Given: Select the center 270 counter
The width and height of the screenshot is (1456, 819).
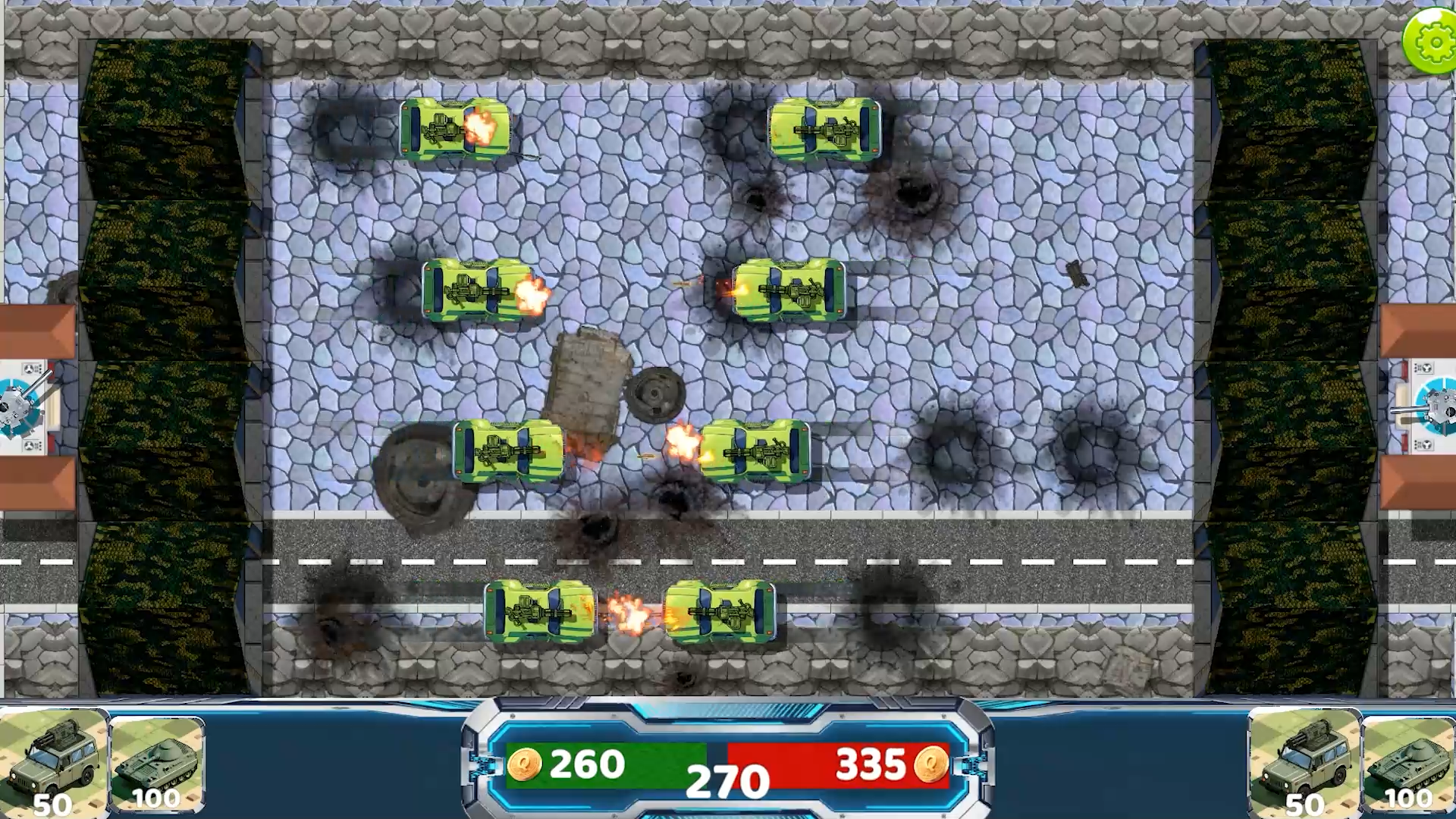Looking at the screenshot, I should tap(728, 781).
